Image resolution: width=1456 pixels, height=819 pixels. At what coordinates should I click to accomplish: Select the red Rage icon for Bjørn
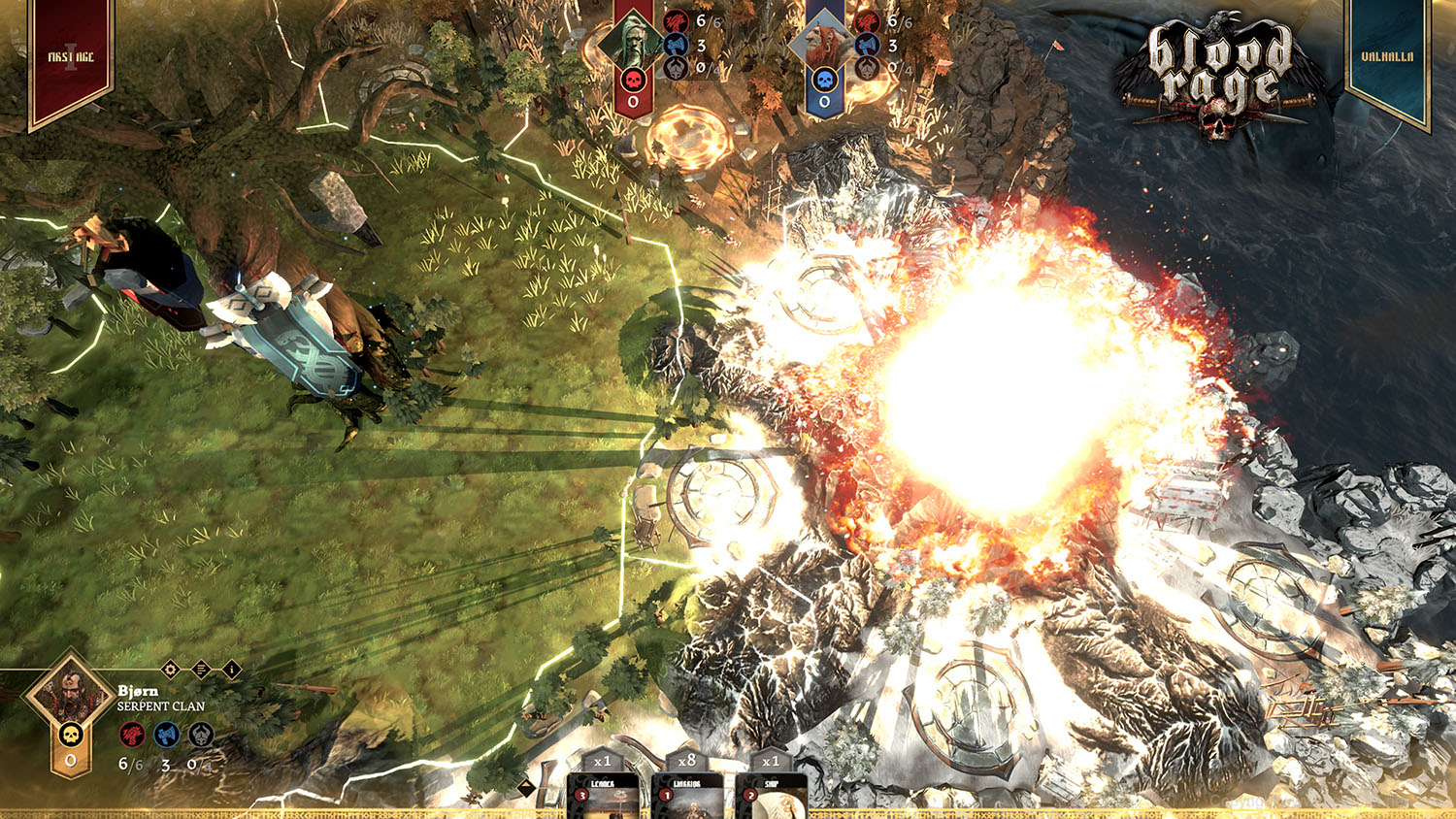point(131,736)
